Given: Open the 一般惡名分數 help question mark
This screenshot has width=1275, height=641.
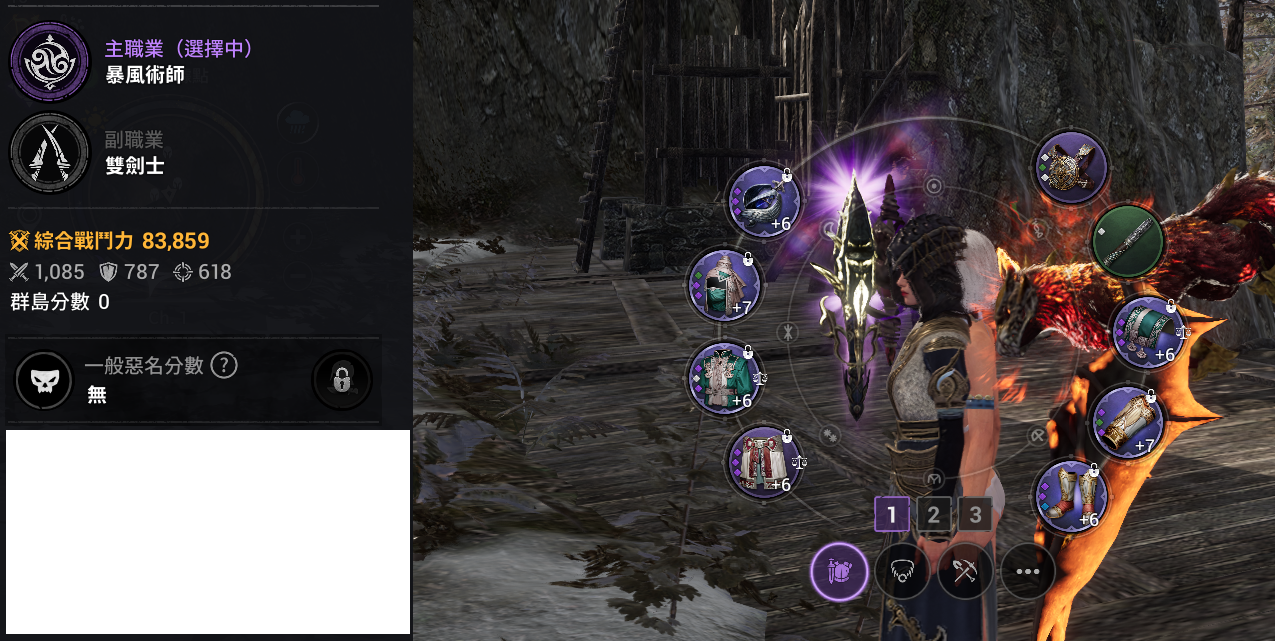Looking at the screenshot, I should (224, 366).
